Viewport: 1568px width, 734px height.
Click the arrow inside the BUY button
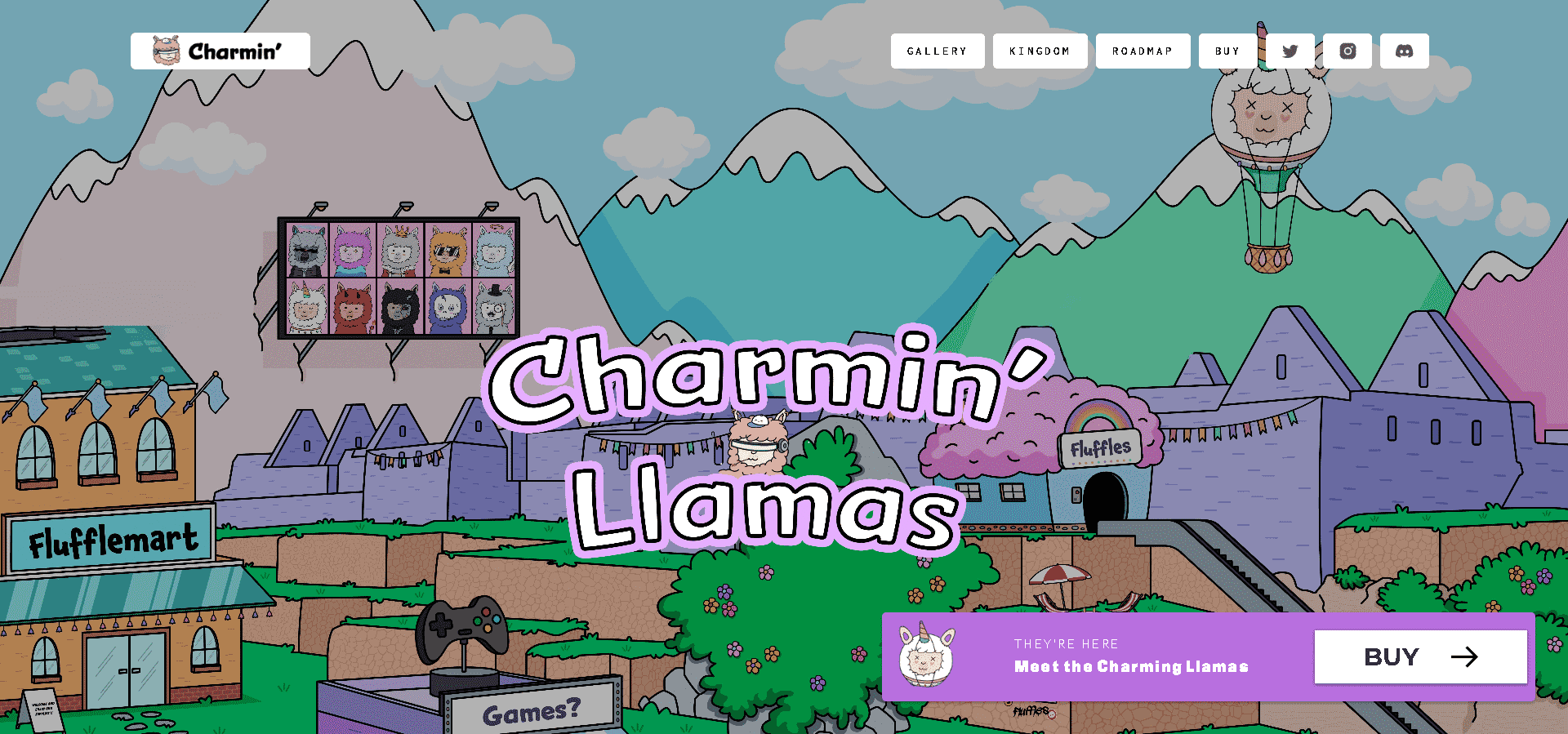pos(1467,656)
